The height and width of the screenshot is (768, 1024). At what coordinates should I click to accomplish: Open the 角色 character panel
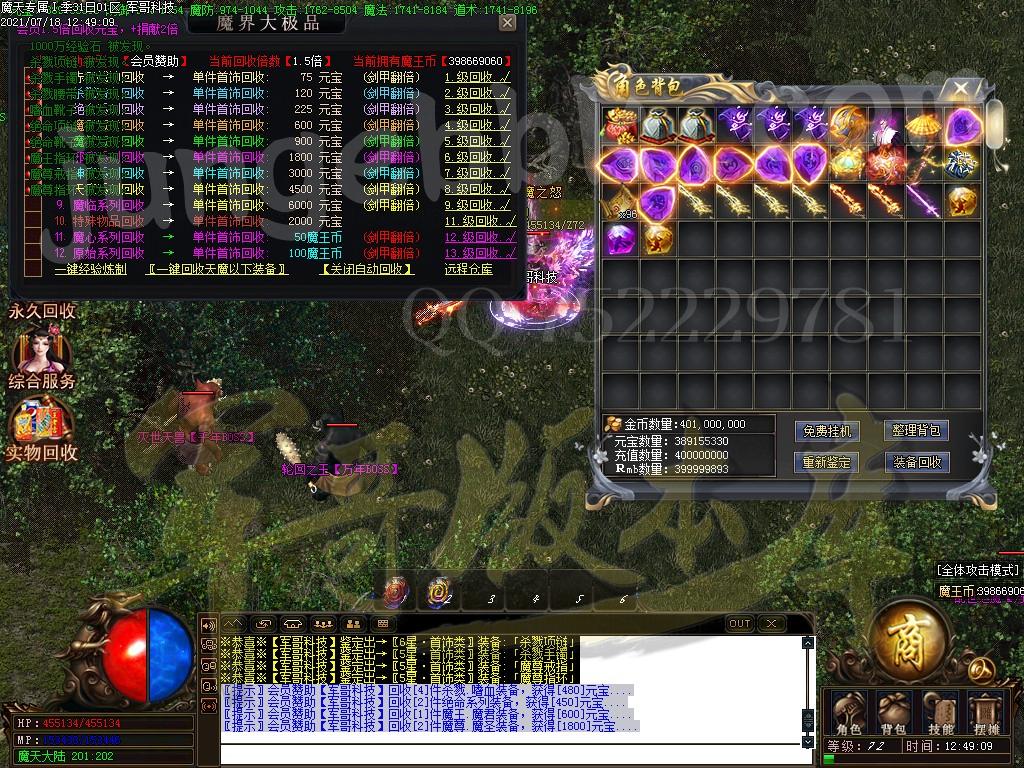[x=850, y=712]
